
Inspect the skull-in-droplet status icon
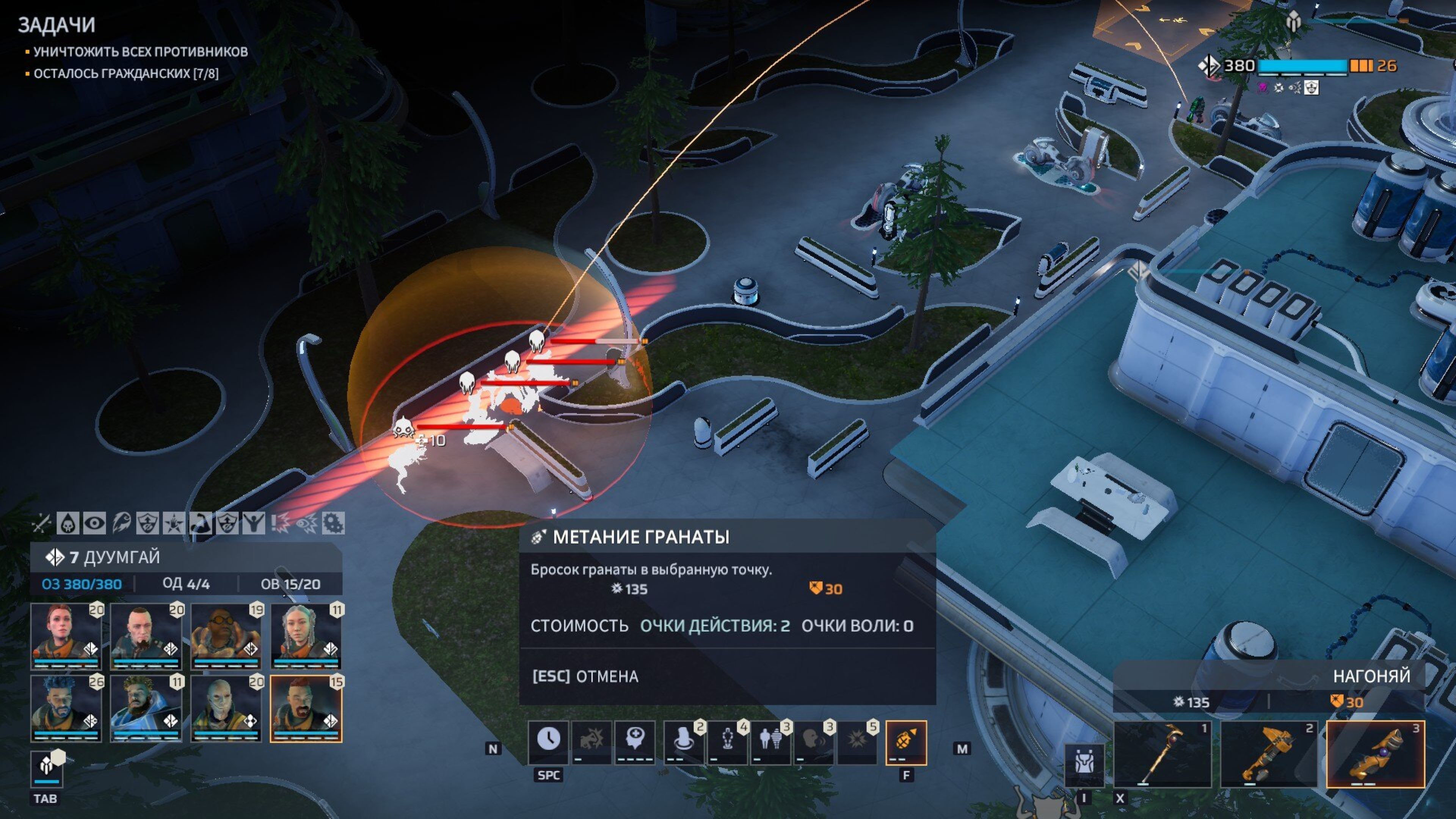(x=68, y=523)
